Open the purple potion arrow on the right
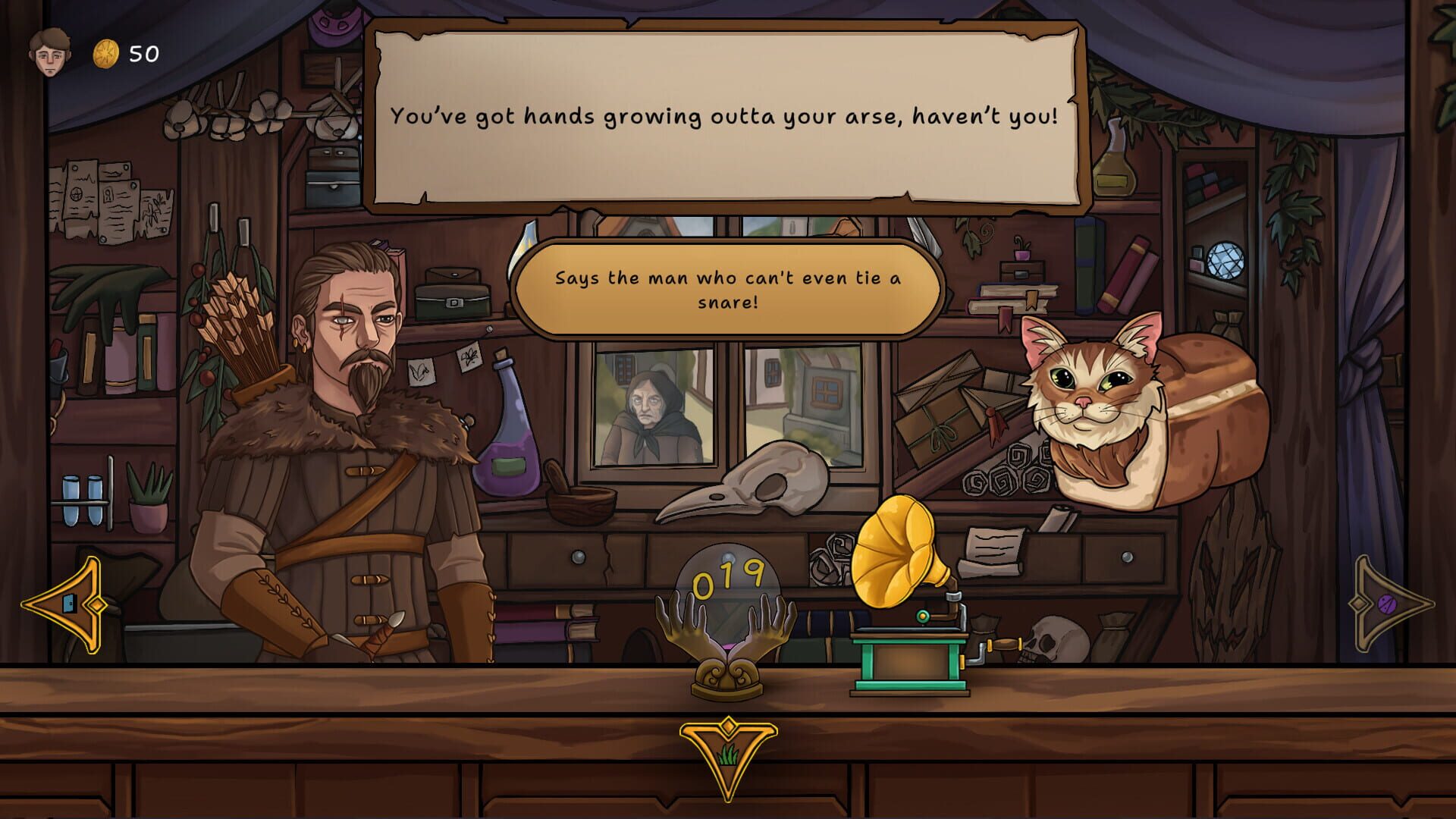This screenshot has height=819, width=1456. click(x=1388, y=603)
